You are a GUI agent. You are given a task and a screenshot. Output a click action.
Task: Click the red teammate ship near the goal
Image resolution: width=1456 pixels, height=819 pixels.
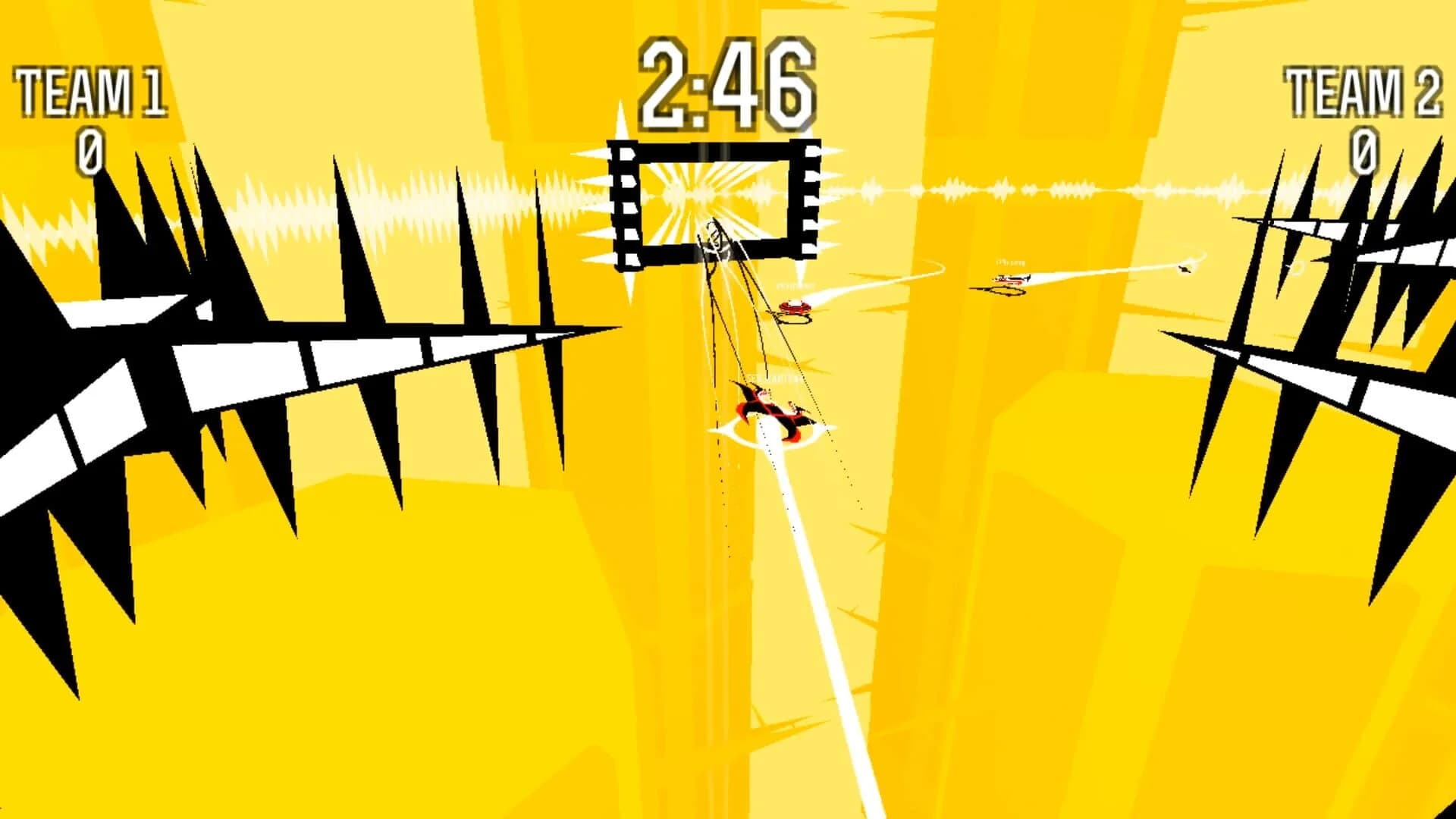coord(793,307)
